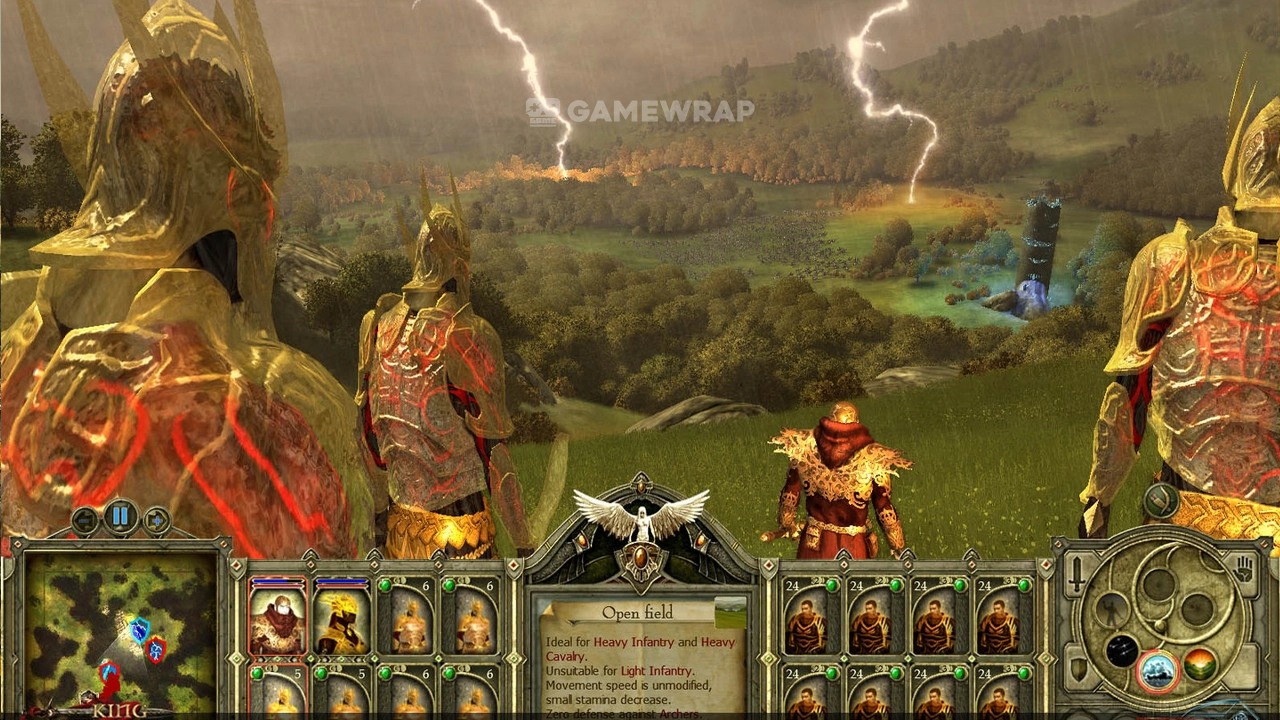Select the golden flaming hero portrait card
This screenshot has width=1280, height=720.
342,619
